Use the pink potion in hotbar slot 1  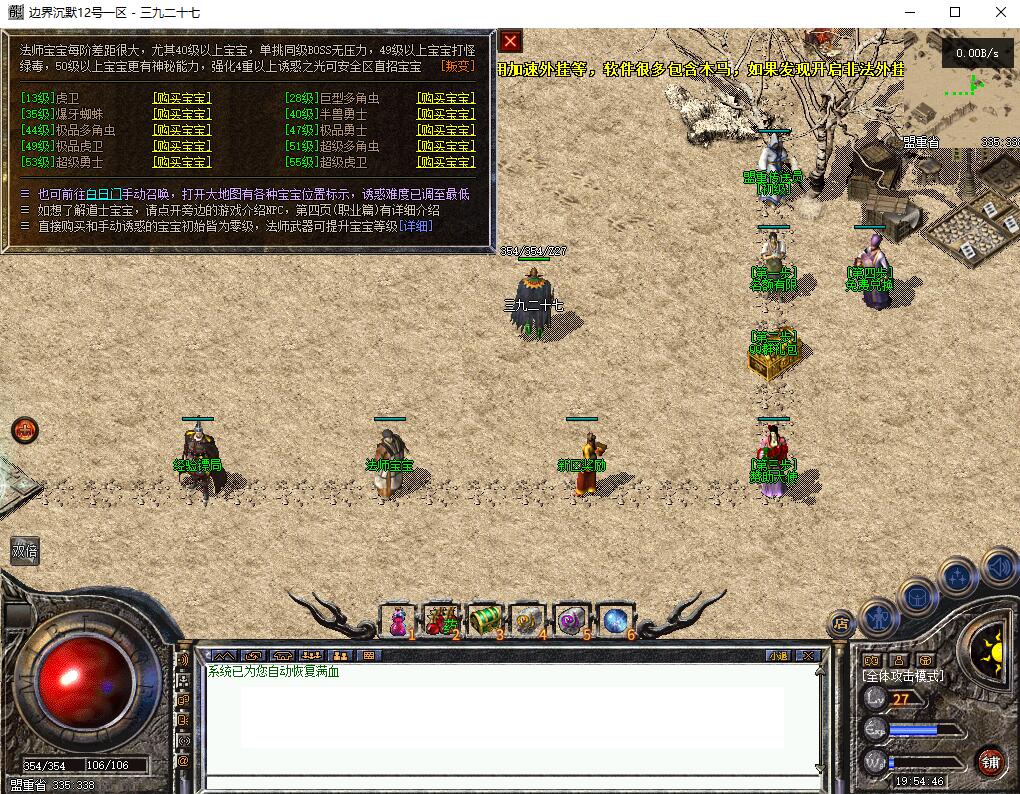398,621
